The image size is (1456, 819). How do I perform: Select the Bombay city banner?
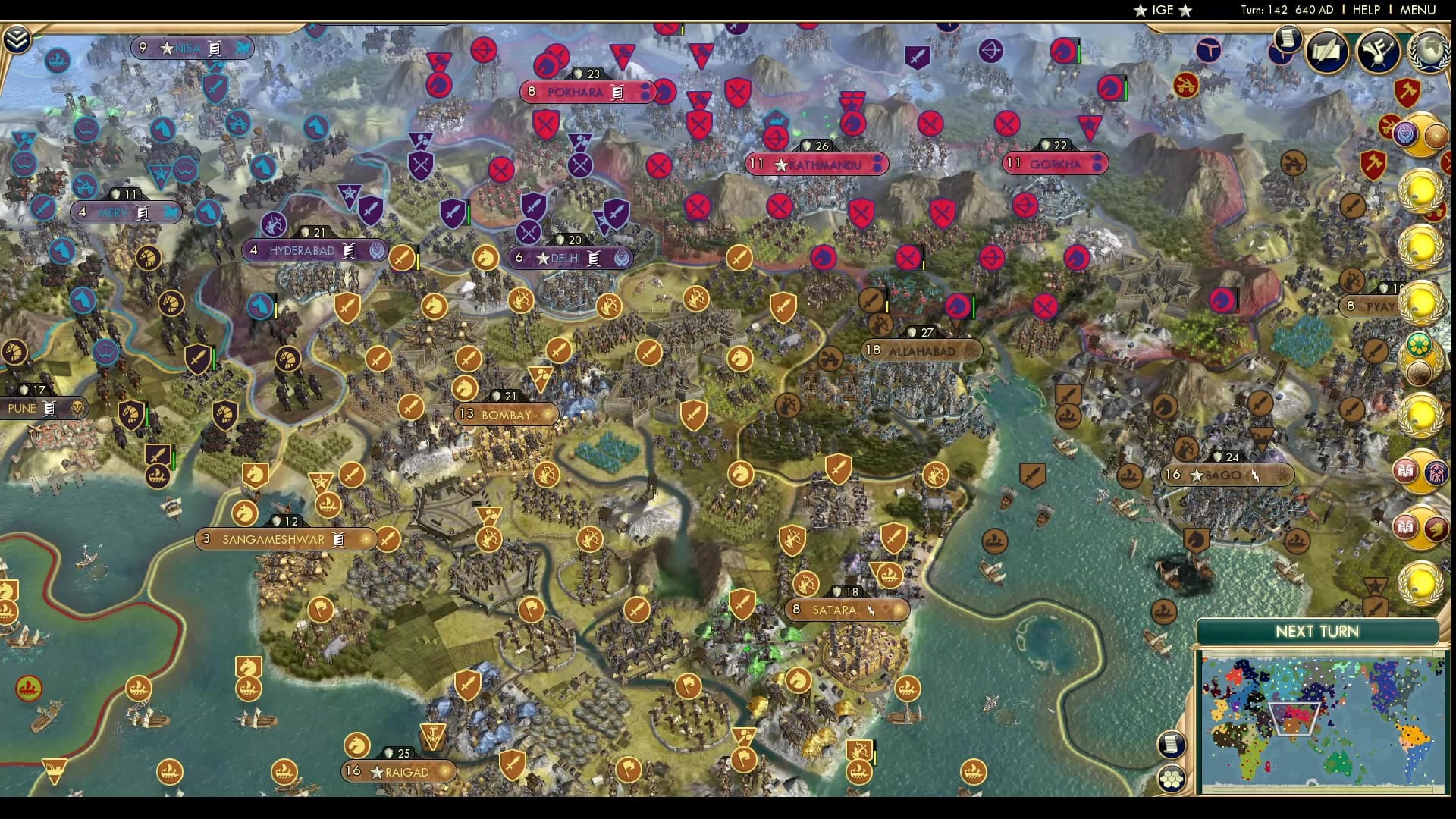click(507, 414)
